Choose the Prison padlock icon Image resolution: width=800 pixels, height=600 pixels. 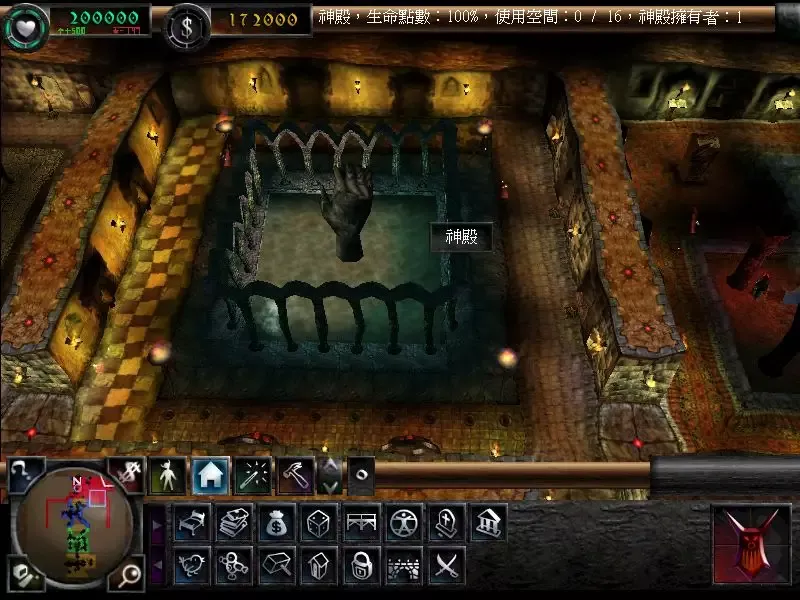coord(361,566)
